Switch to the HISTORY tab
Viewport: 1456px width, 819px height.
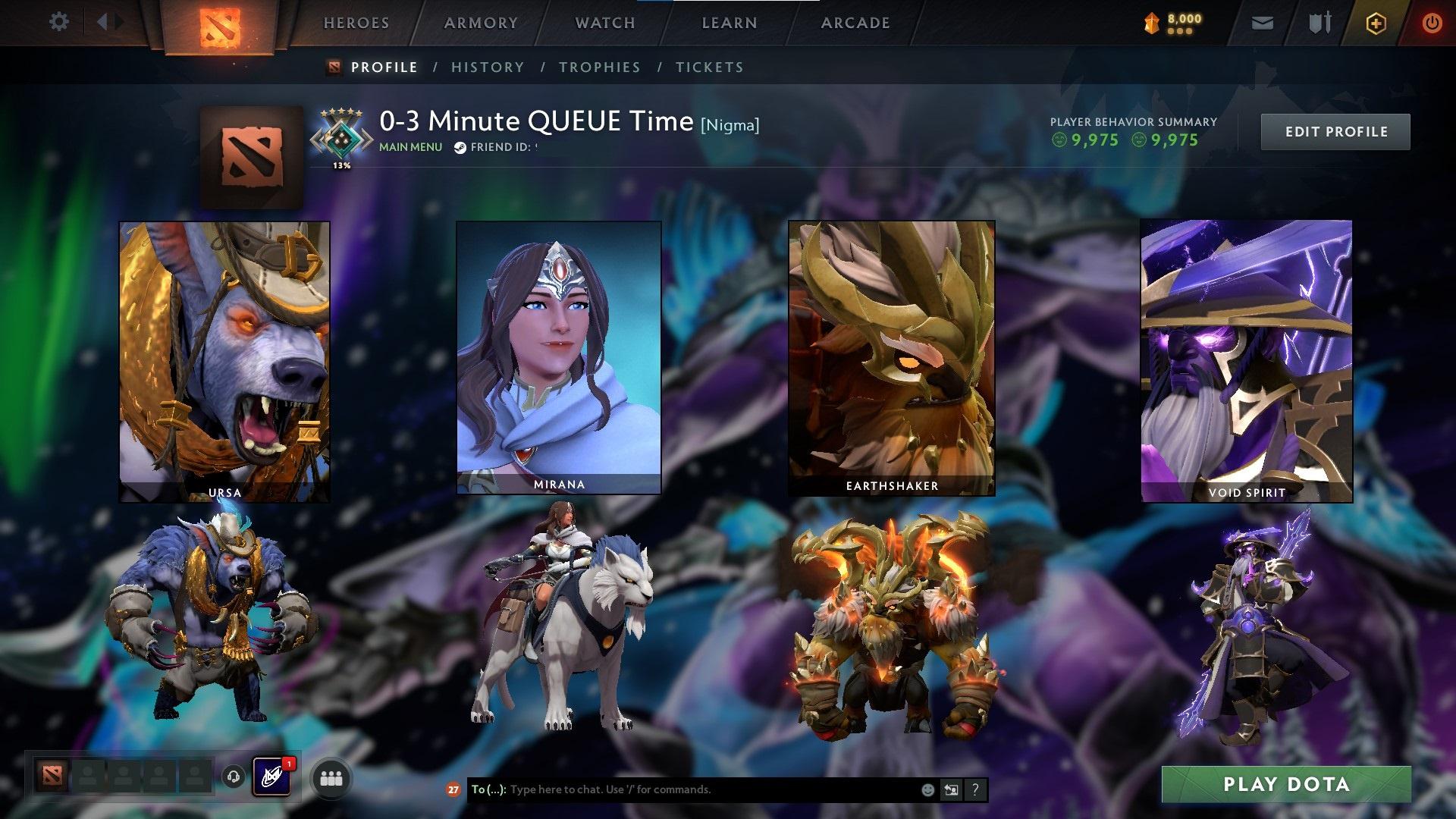click(487, 67)
